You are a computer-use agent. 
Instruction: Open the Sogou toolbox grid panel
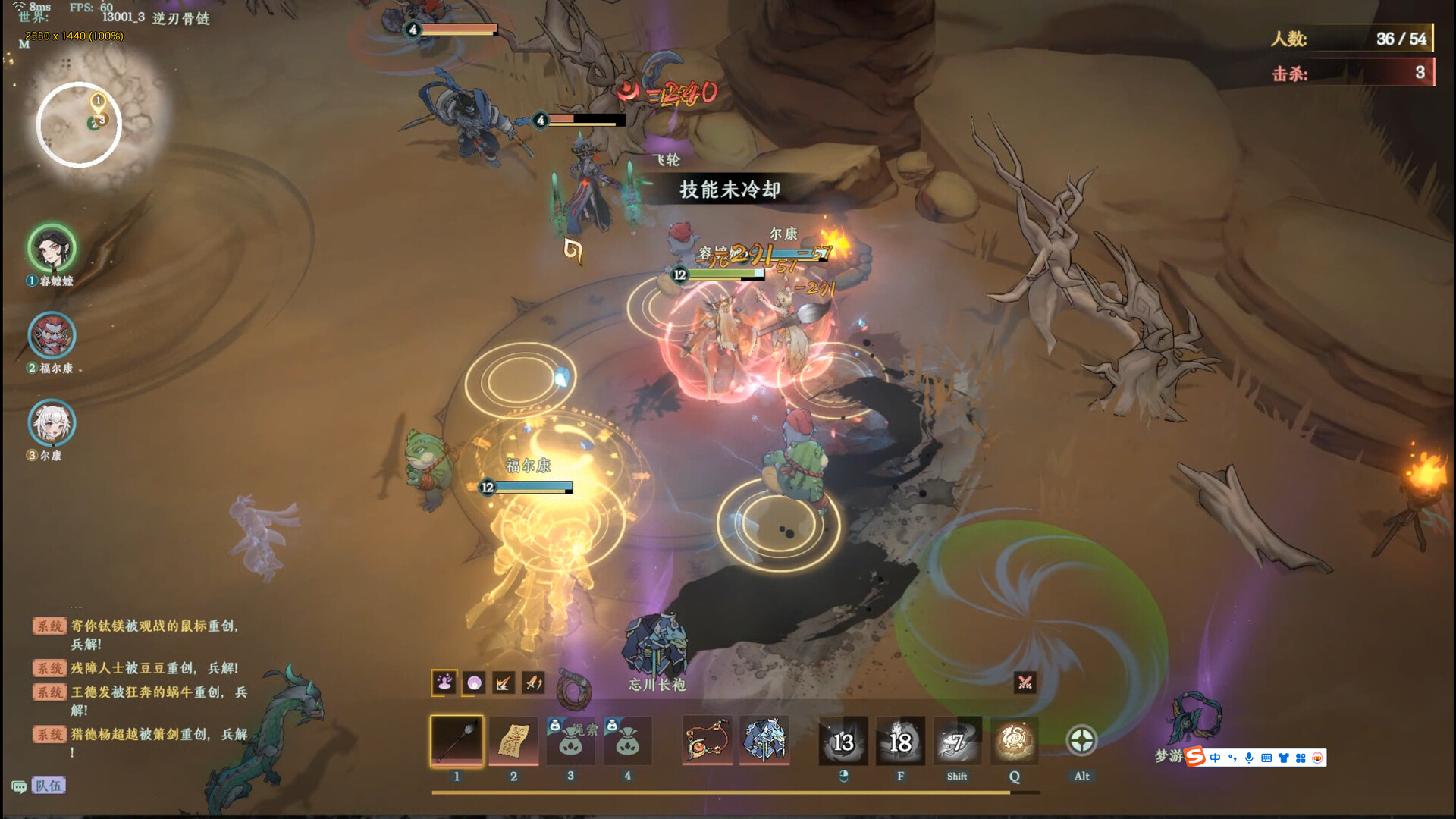point(1301,758)
